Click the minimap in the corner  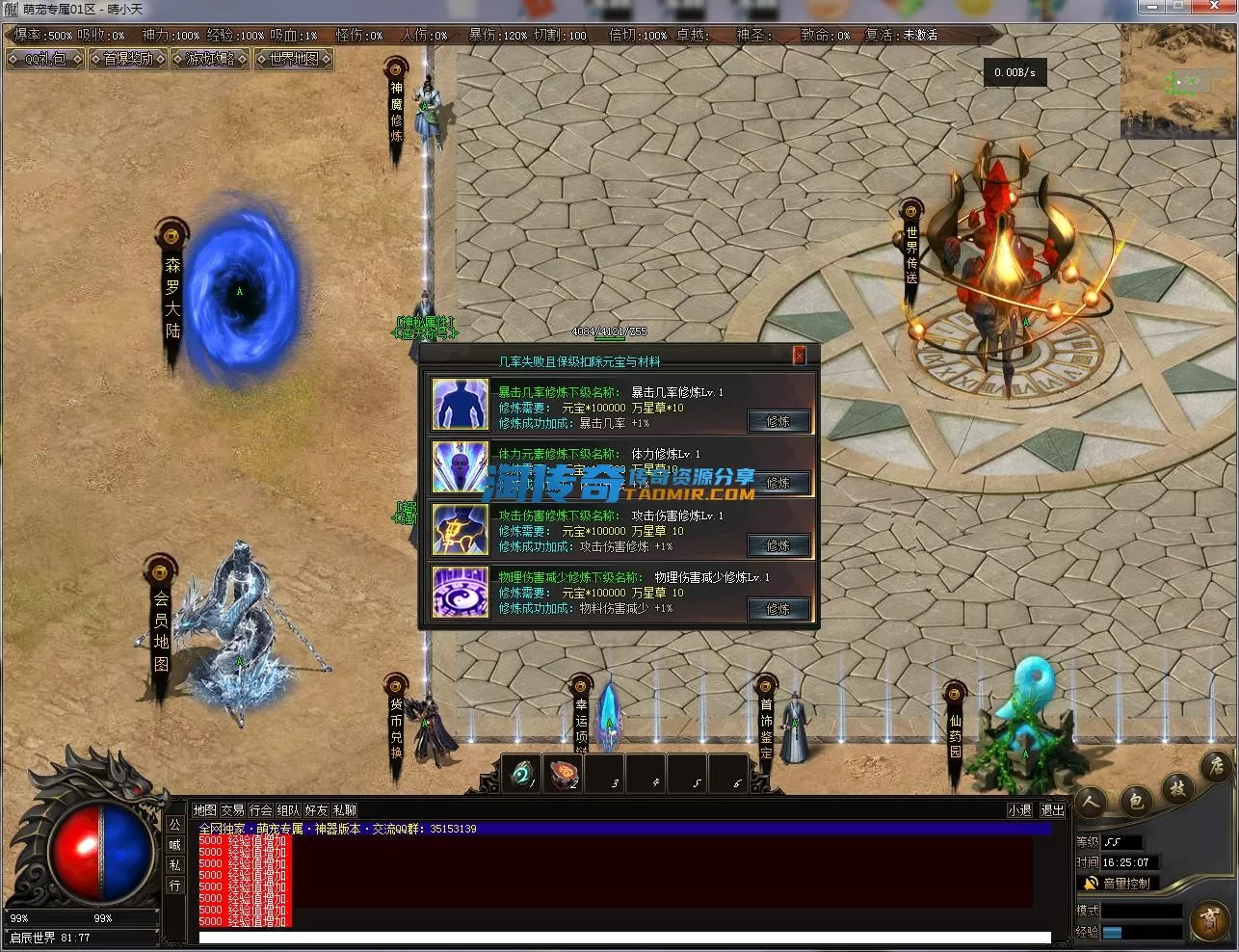[x=1177, y=82]
